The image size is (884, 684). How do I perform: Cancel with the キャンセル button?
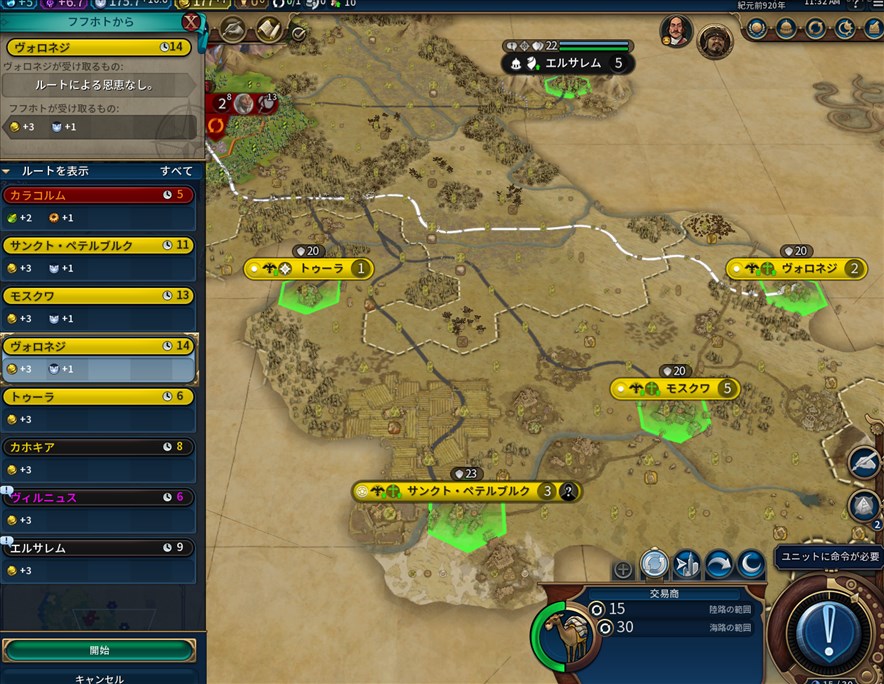pyautogui.click(x=99, y=678)
